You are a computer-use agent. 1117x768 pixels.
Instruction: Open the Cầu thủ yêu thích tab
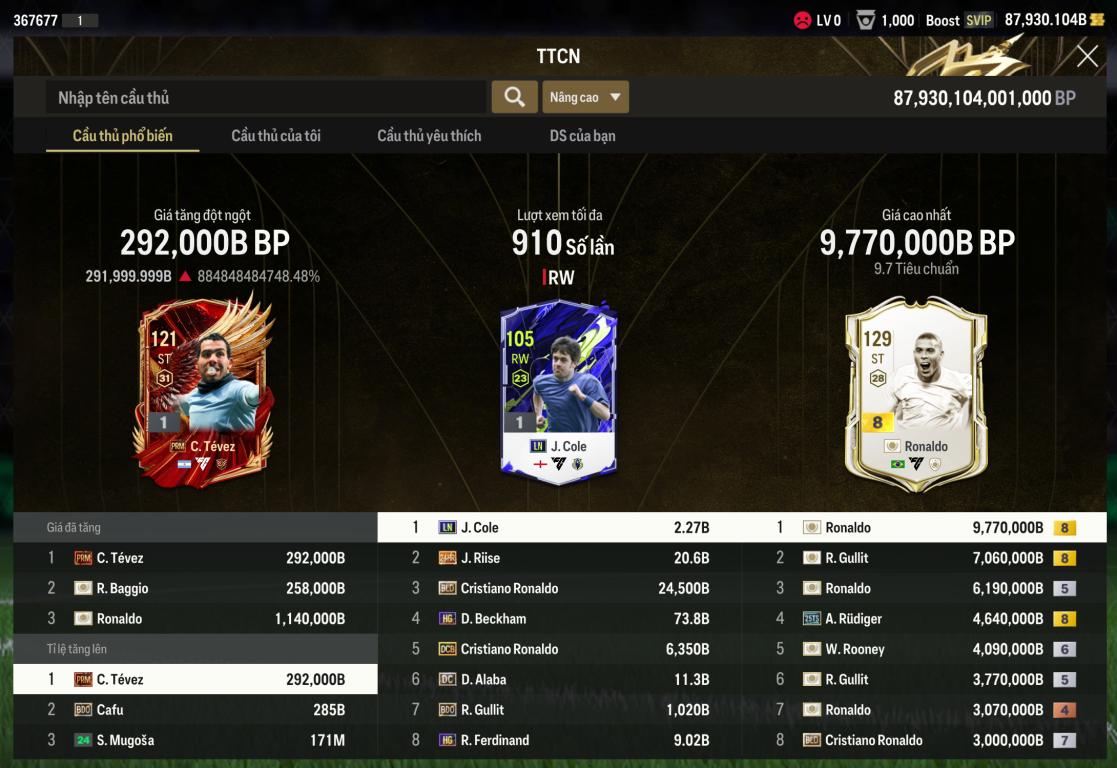tap(429, 136)
